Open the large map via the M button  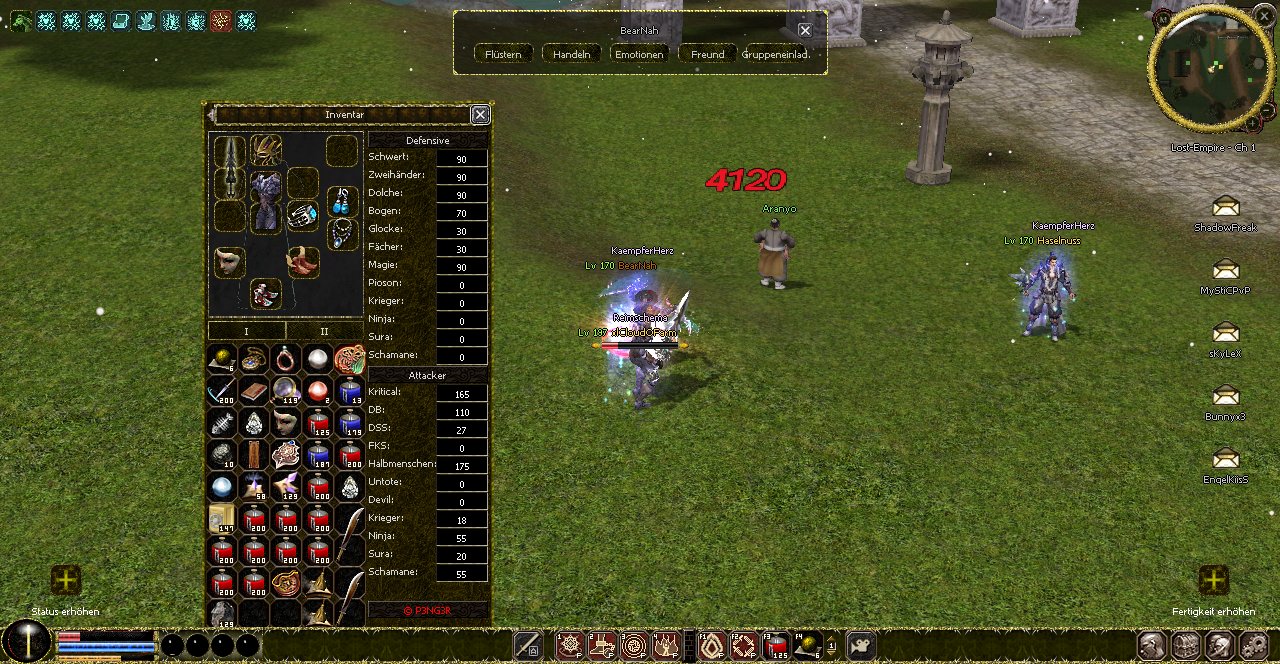tap(1164, 18)
